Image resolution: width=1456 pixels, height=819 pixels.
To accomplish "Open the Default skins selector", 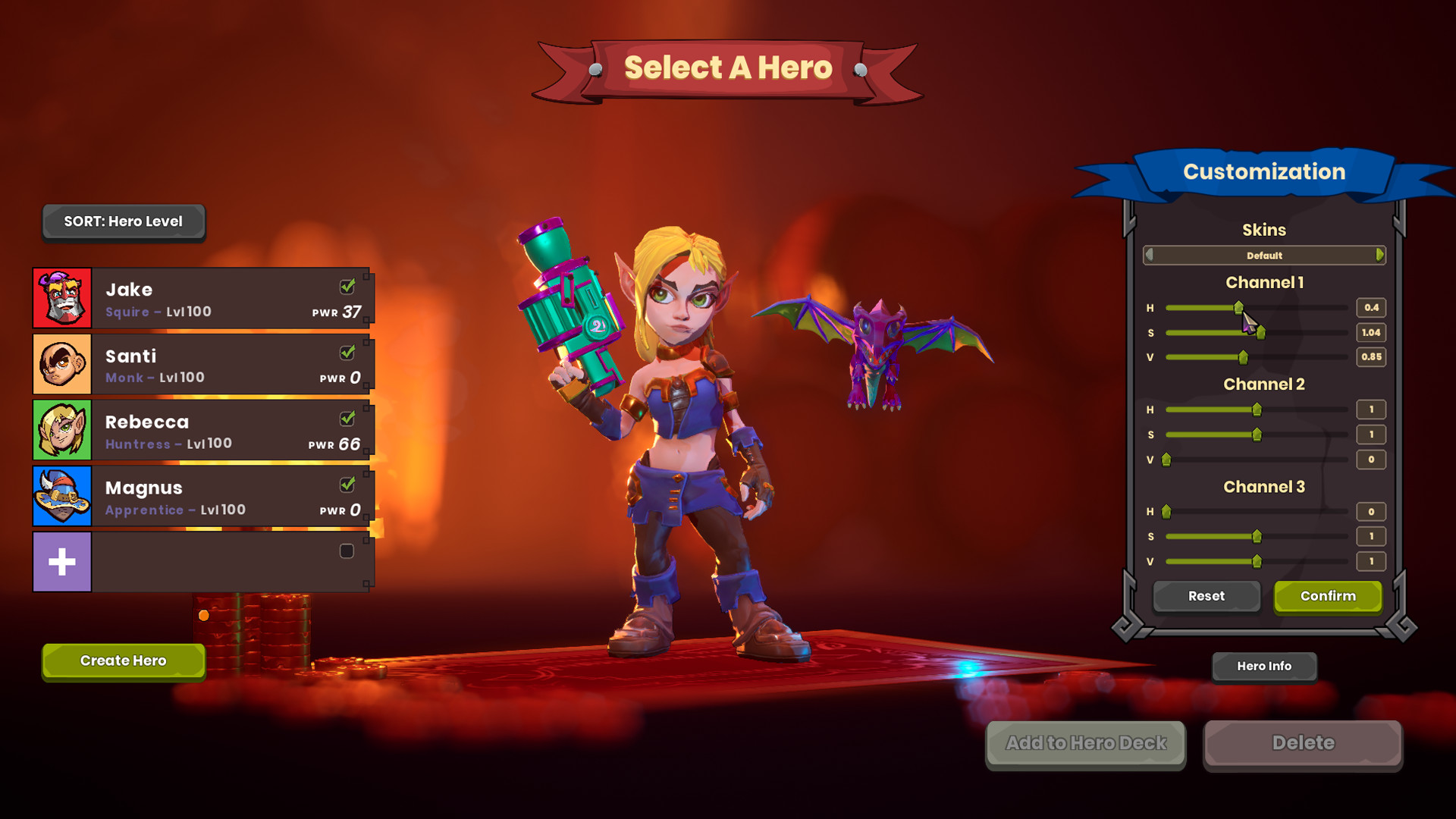I will pyautogui.click(x=1264, y=256).
